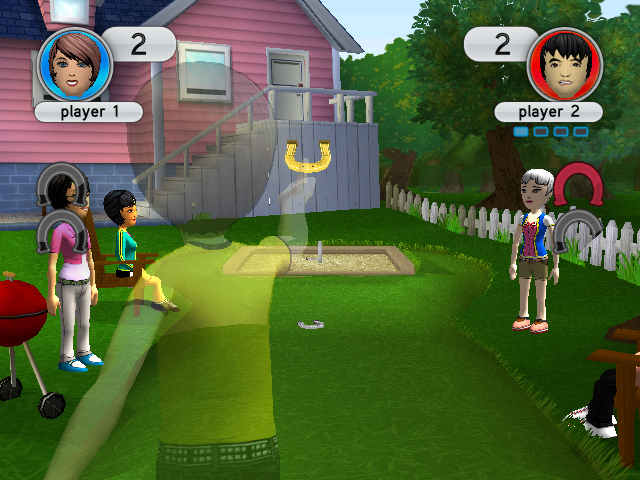Click player 1's avatar portrait
640x480 pixels.
tap(74, 64)
